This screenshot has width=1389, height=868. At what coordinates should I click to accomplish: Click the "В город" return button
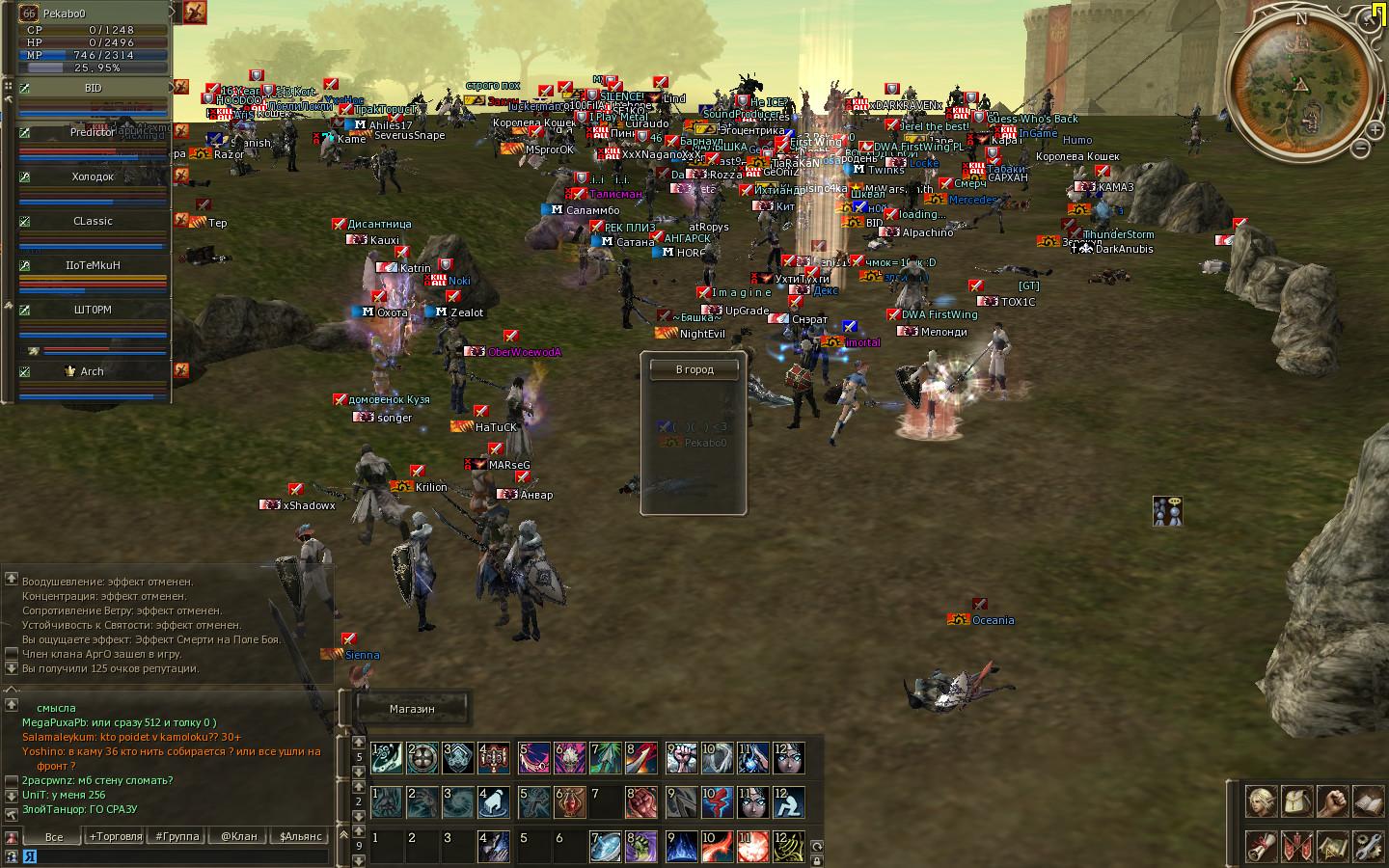coord(694,369)
